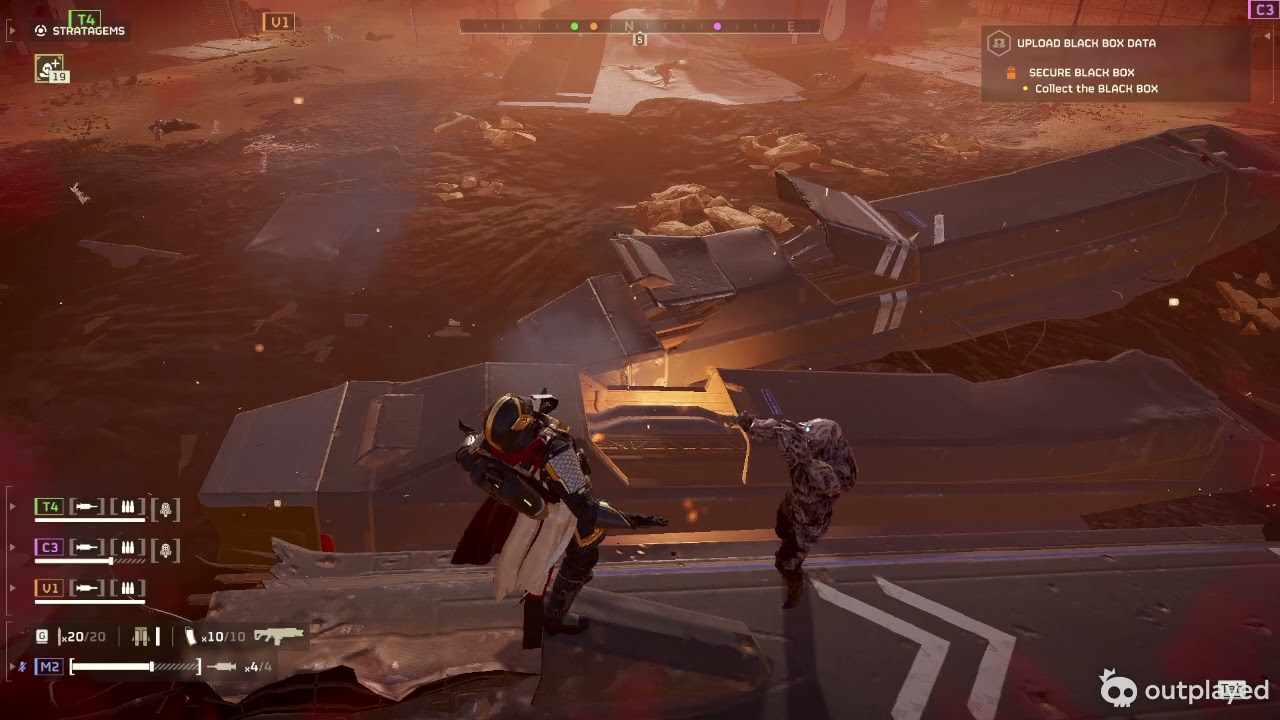Select squadmate V1 tag in squad list
Screen dimensions: 1280x720
coord(49,588)
